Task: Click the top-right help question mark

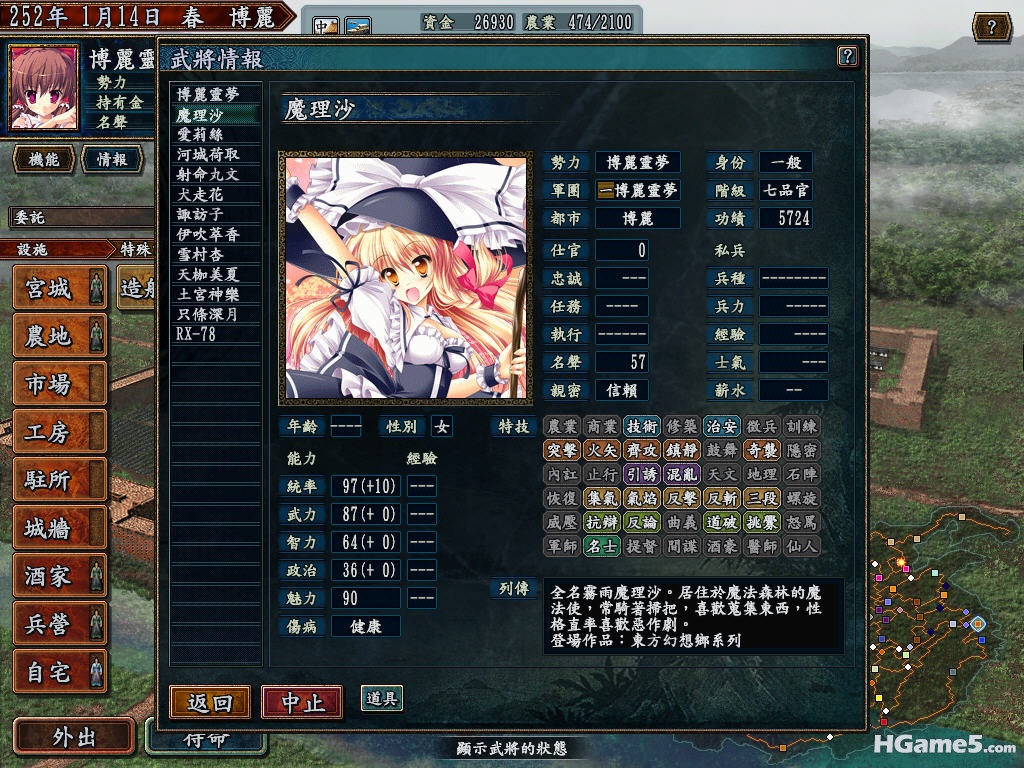Action: point(991,27)
